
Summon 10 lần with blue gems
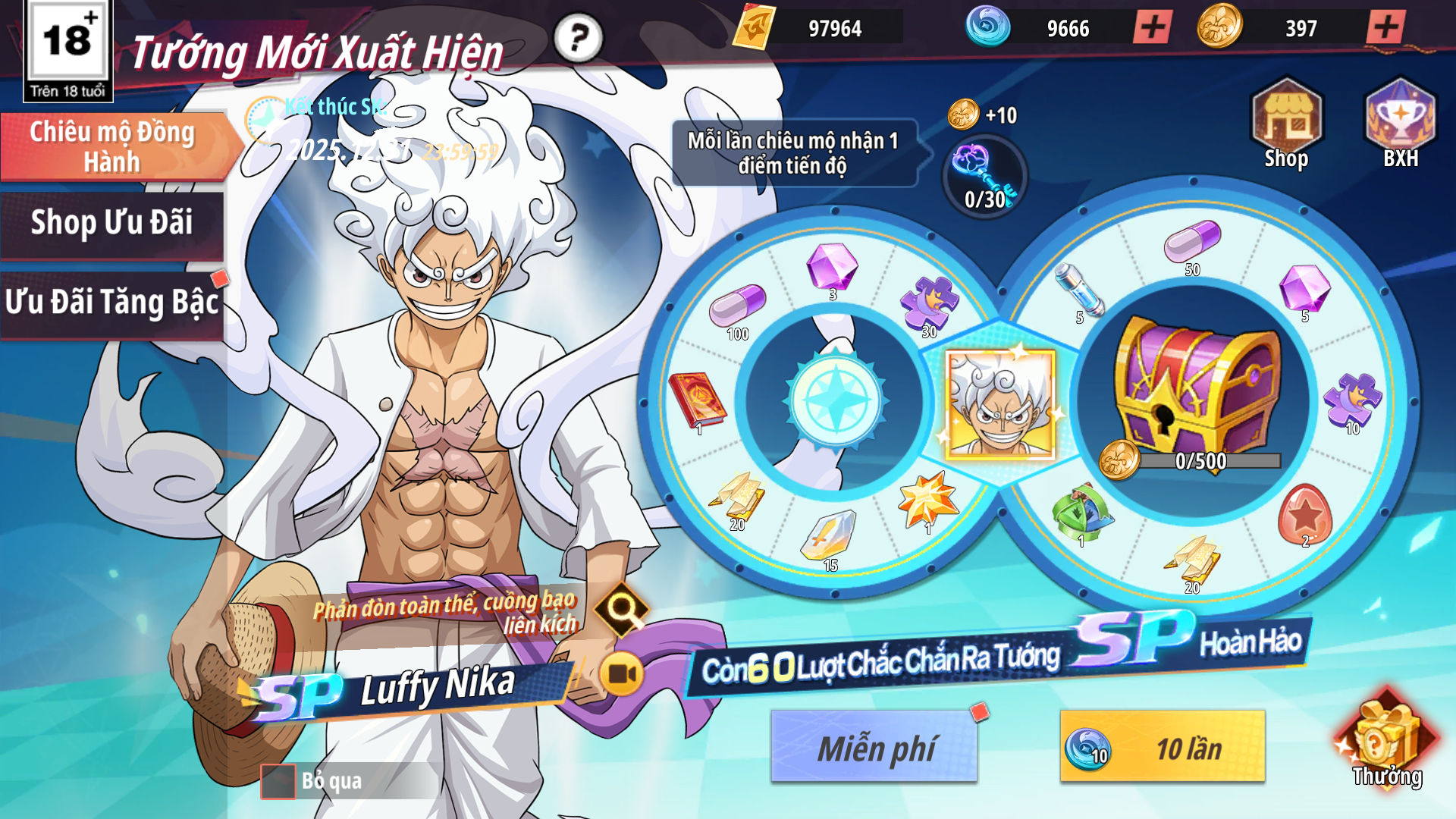click(1163, 747)
